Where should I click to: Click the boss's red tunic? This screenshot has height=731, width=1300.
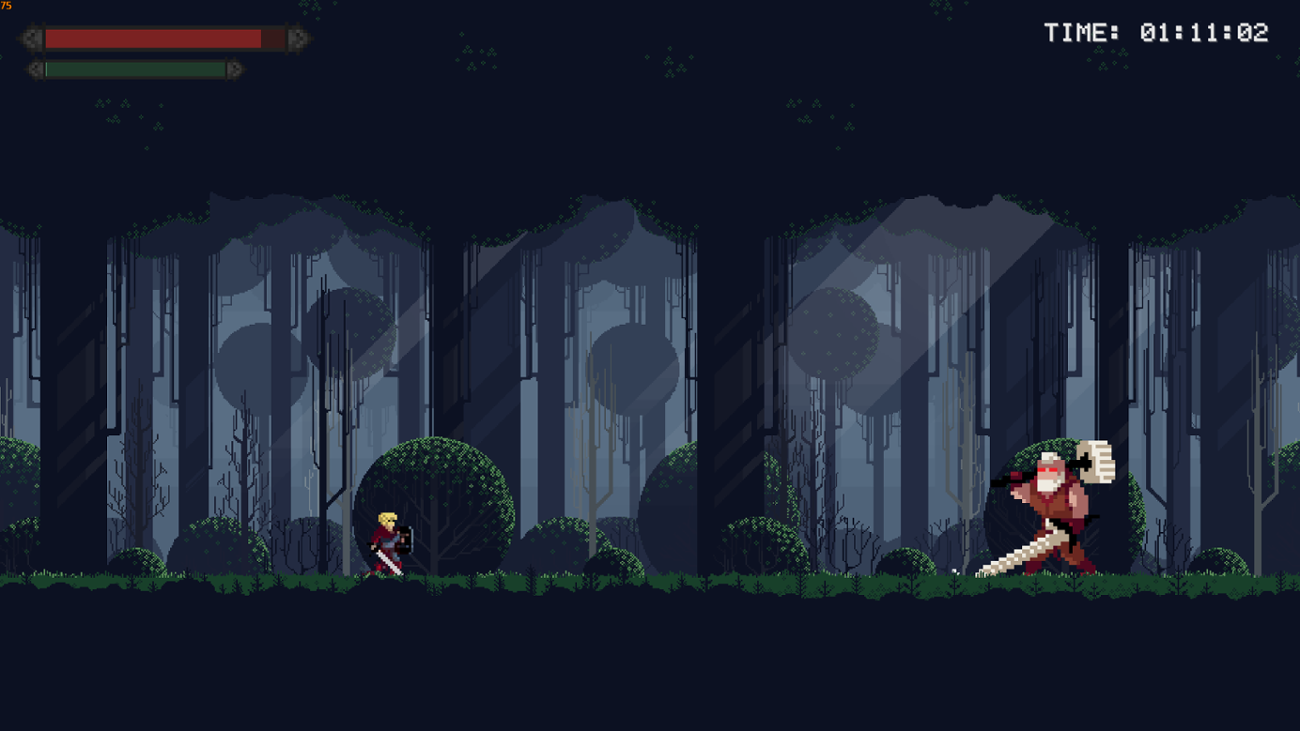1048,506
